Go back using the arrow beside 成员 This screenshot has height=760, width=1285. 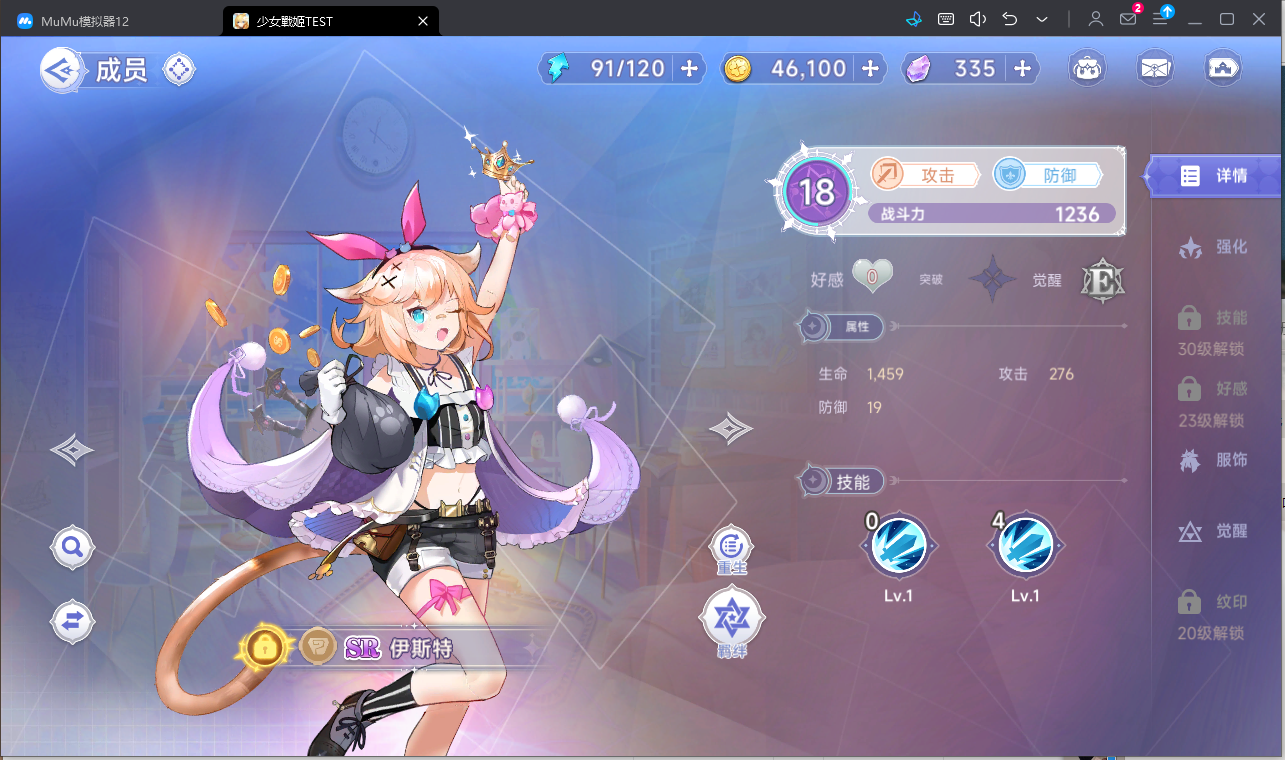(x=61, y=70)
